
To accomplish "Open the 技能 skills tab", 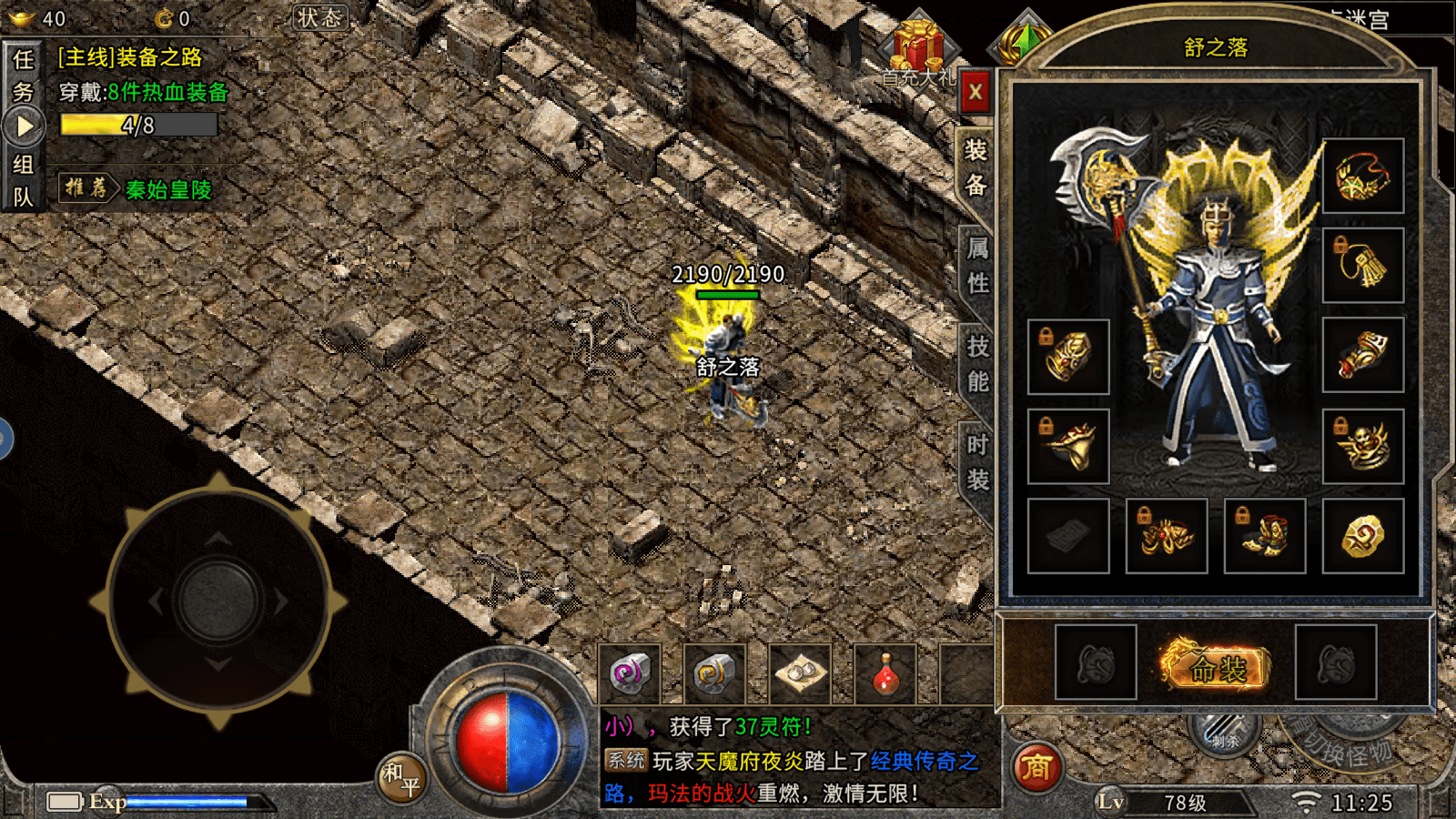I will [x=977, y=363].
